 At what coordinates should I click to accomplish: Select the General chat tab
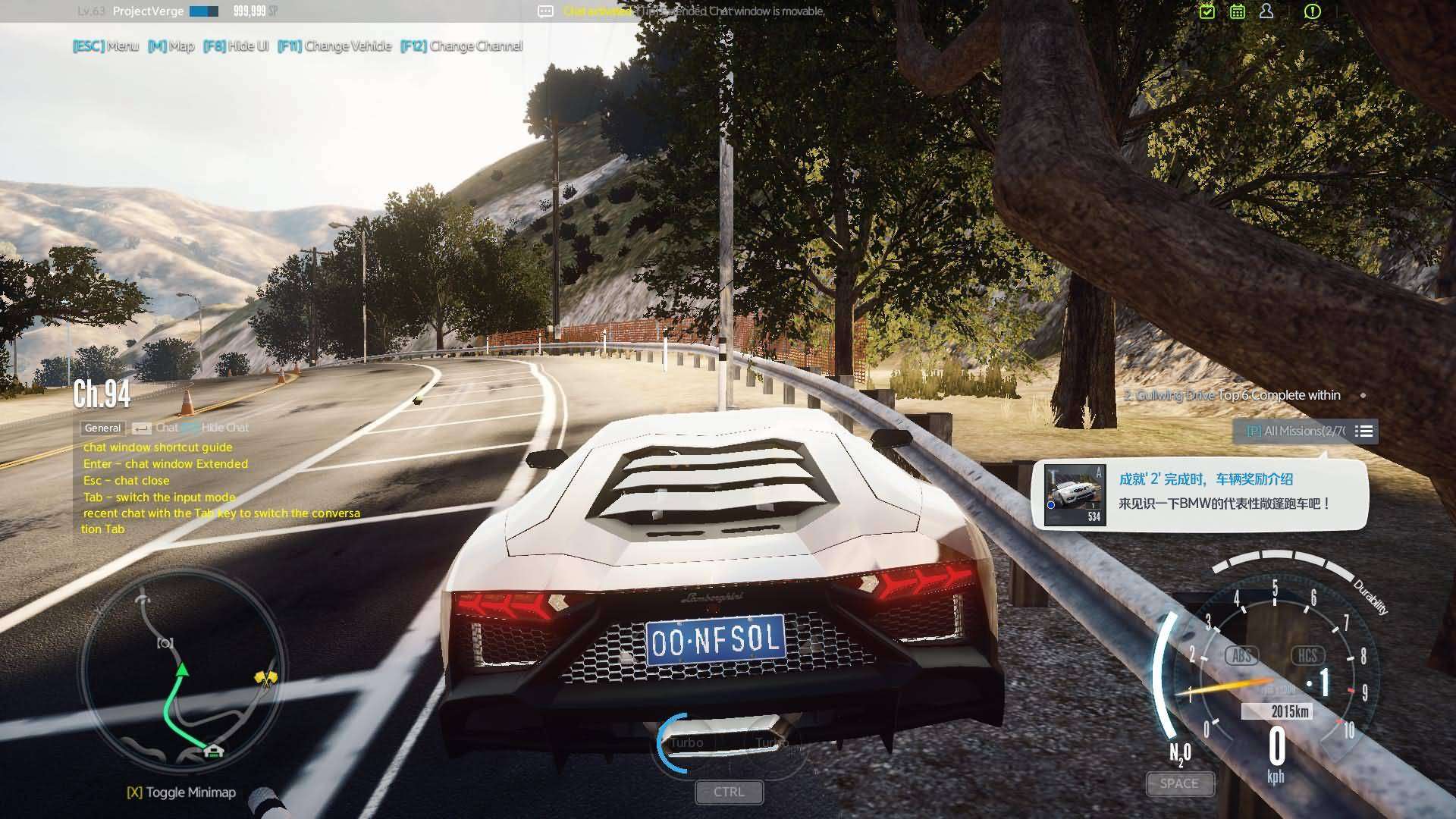(x=102, y=428)
